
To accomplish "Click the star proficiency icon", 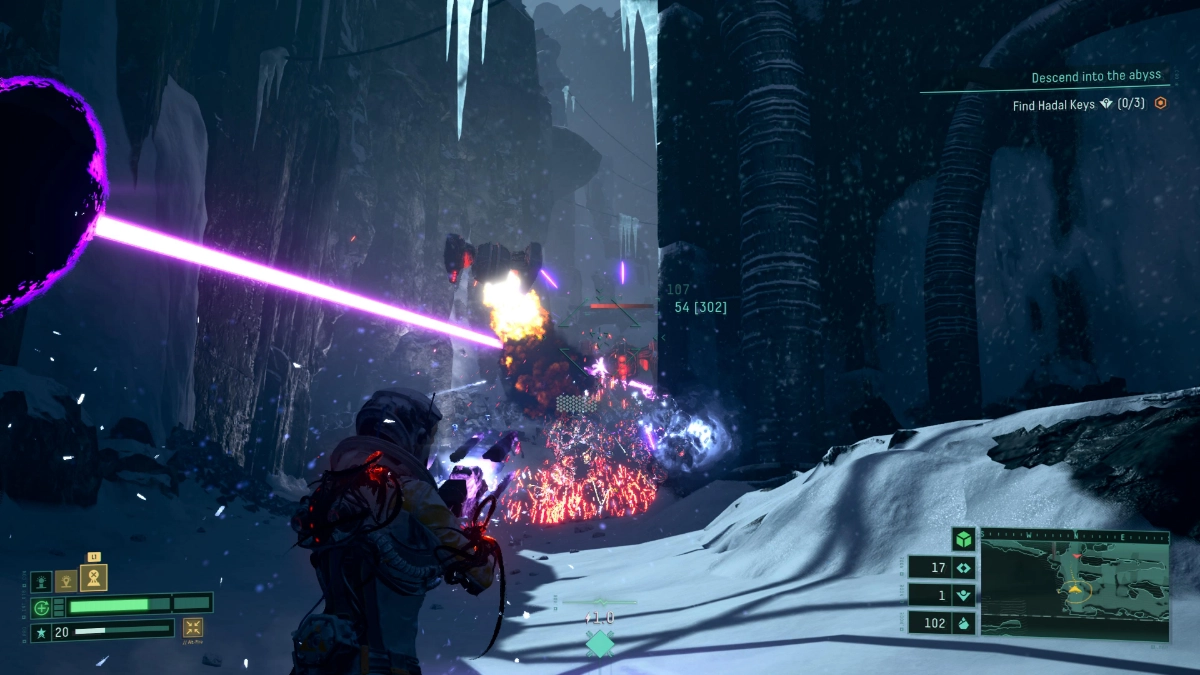I will click(x=41, y=631).
